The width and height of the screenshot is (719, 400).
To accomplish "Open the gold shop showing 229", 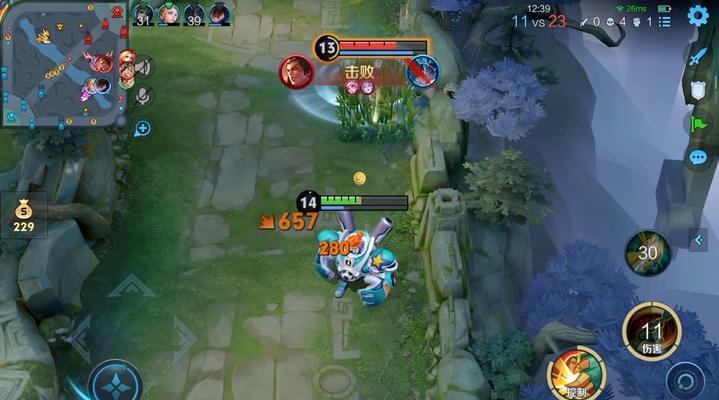I will pyautogui.click(x=23, y=214).
